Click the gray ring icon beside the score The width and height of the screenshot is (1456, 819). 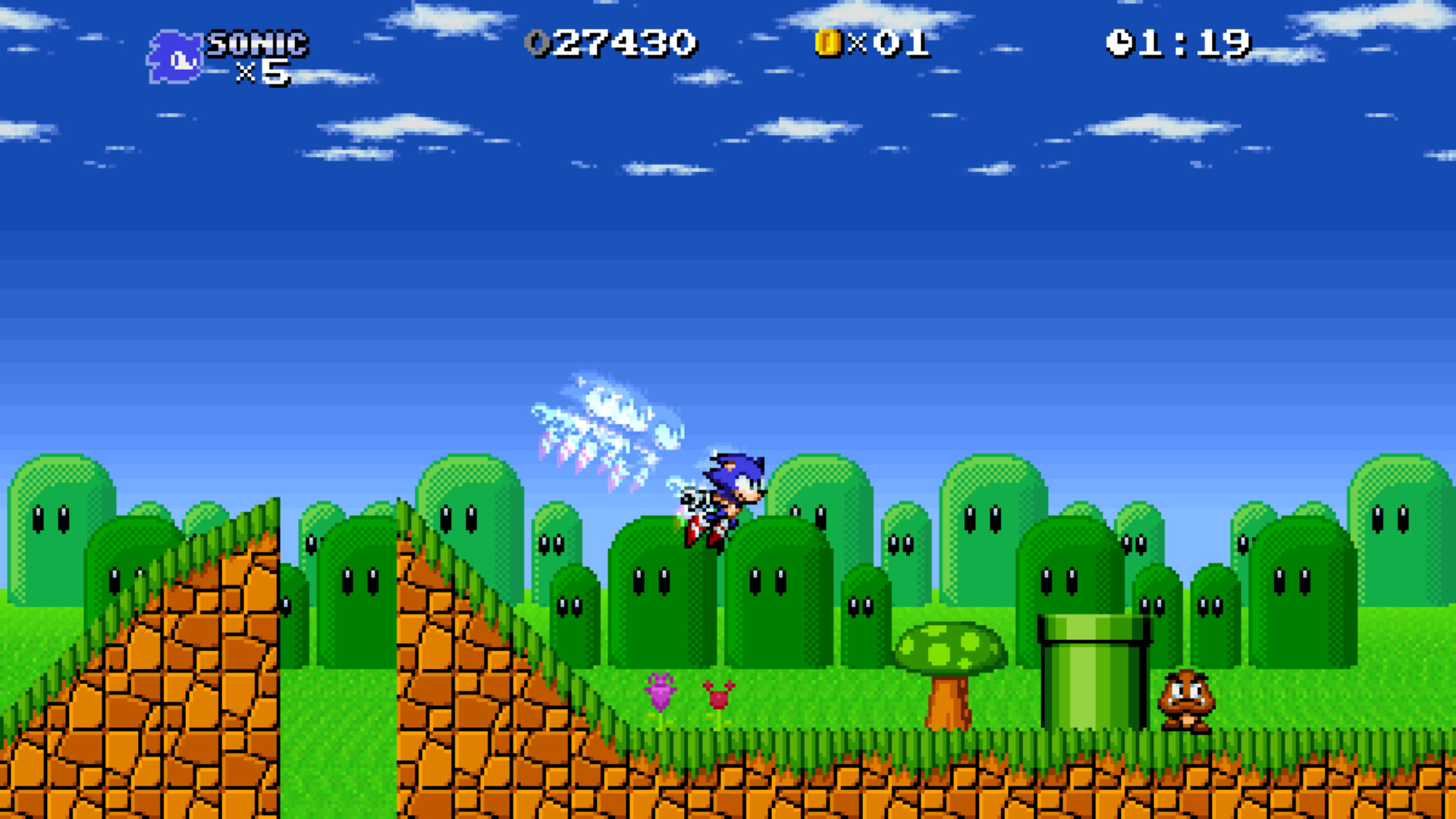[x=536, y=43]
